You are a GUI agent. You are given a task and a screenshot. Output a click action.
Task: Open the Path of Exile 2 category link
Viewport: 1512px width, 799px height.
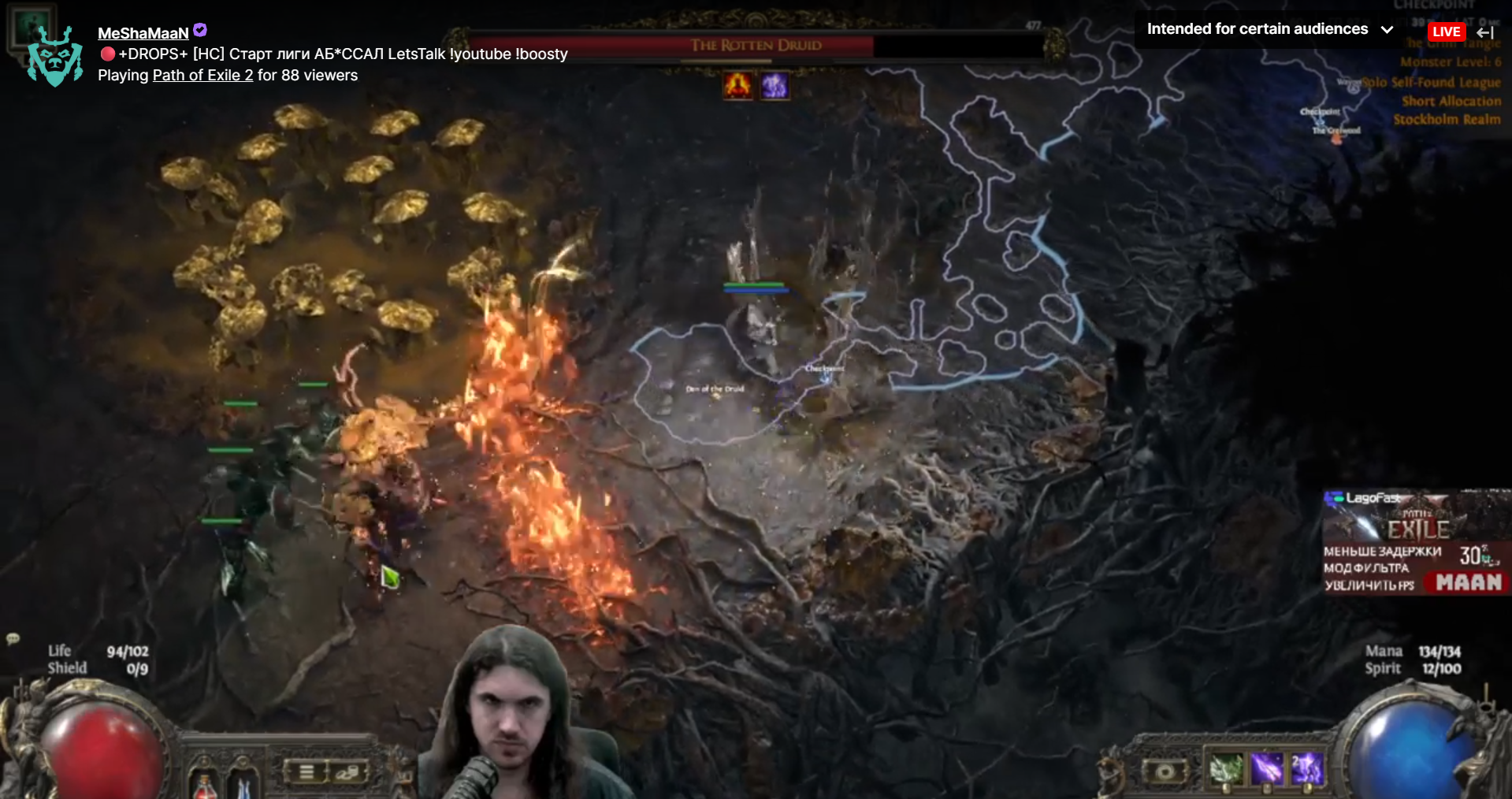[x=202, y=76]
